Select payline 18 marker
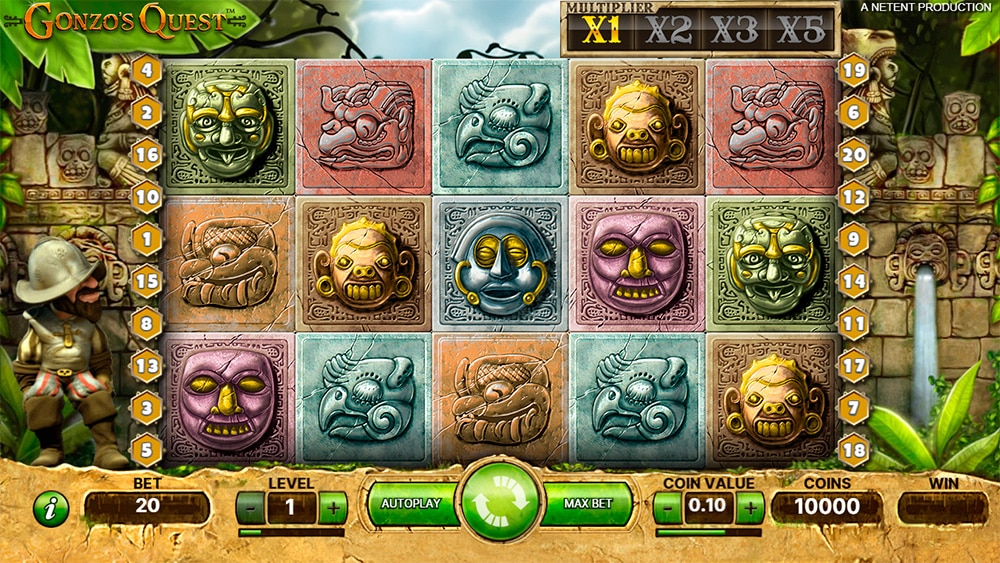The image size is (1000, 563). (x=853, y=449)
